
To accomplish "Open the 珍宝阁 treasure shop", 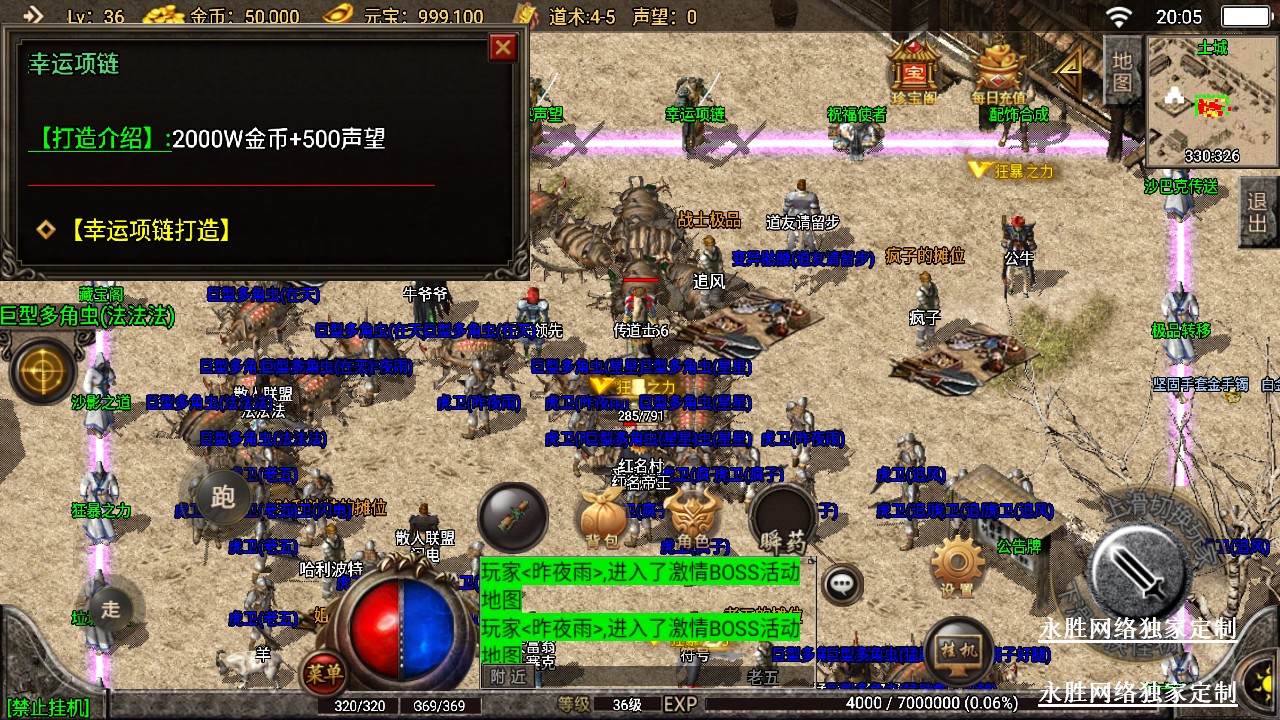I will click(x=913, y=69).
